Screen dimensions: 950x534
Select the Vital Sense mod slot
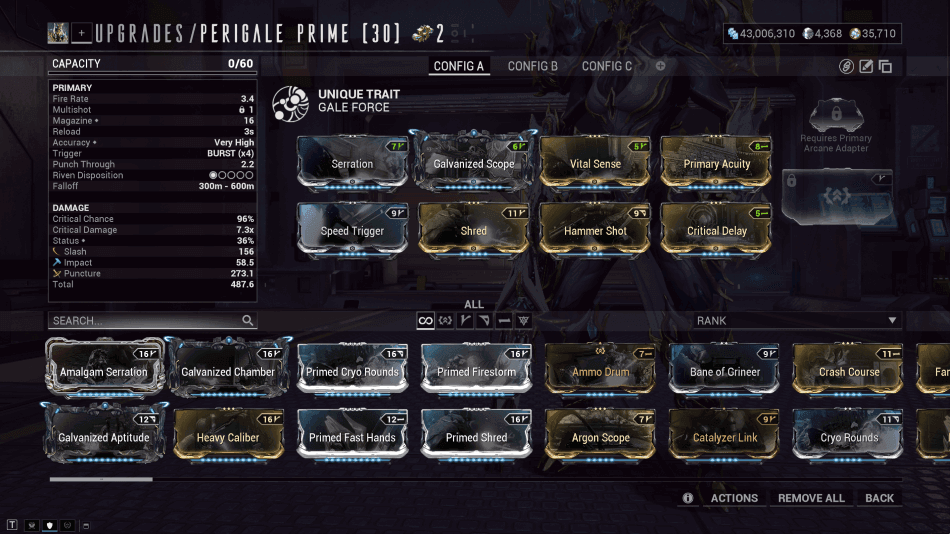(595, 163)
